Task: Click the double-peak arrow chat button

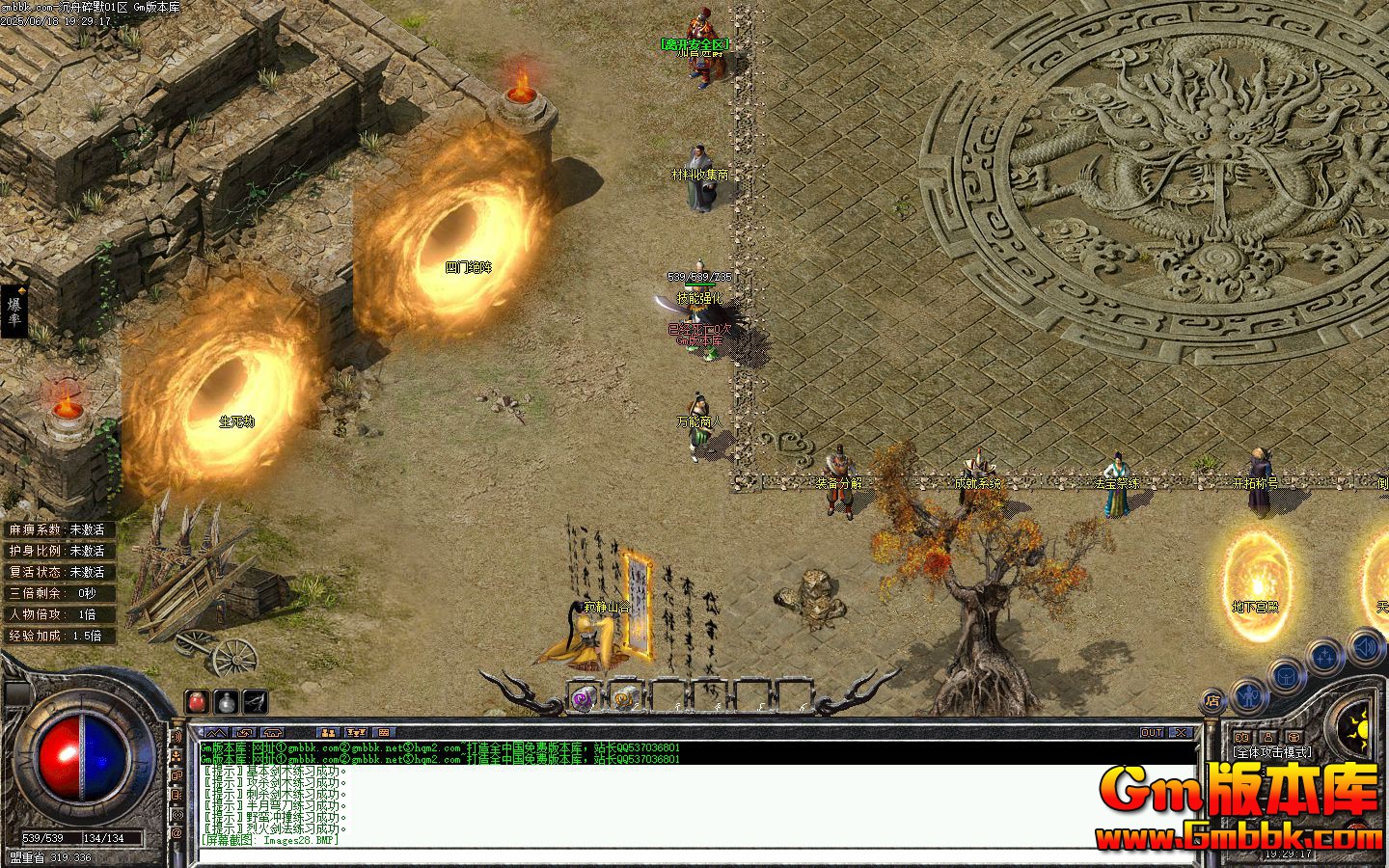Action: click(x=218, y=733)
